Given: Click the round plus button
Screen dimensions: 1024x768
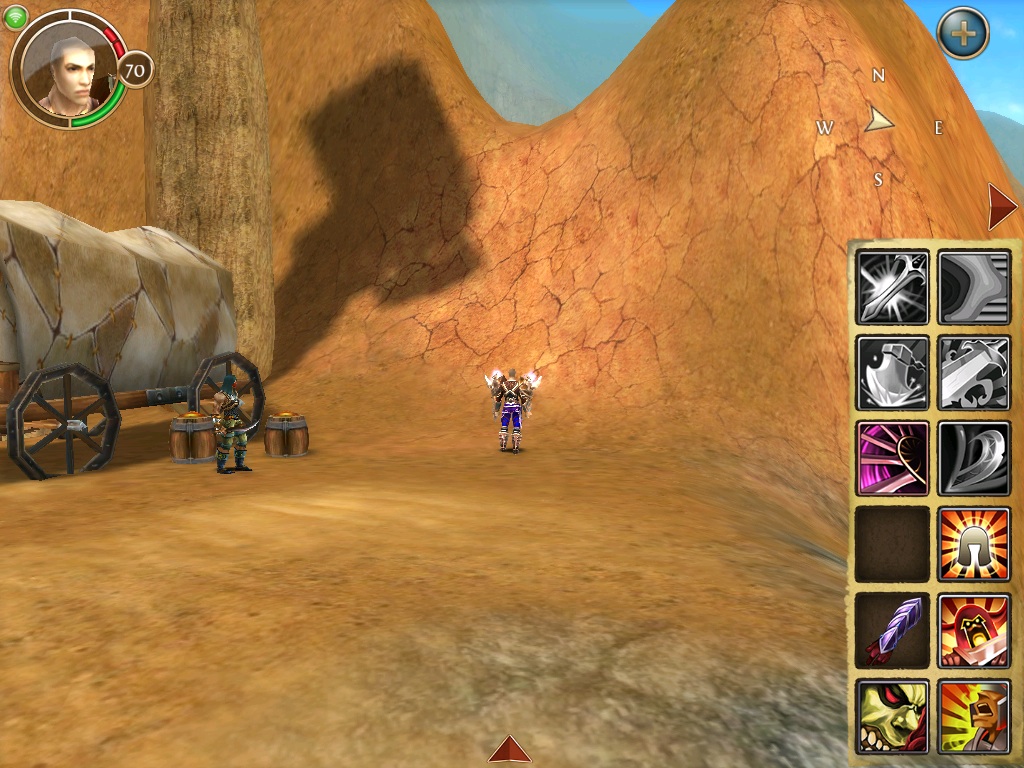Looking at the screenshot, I should click(x=962, y=34).
